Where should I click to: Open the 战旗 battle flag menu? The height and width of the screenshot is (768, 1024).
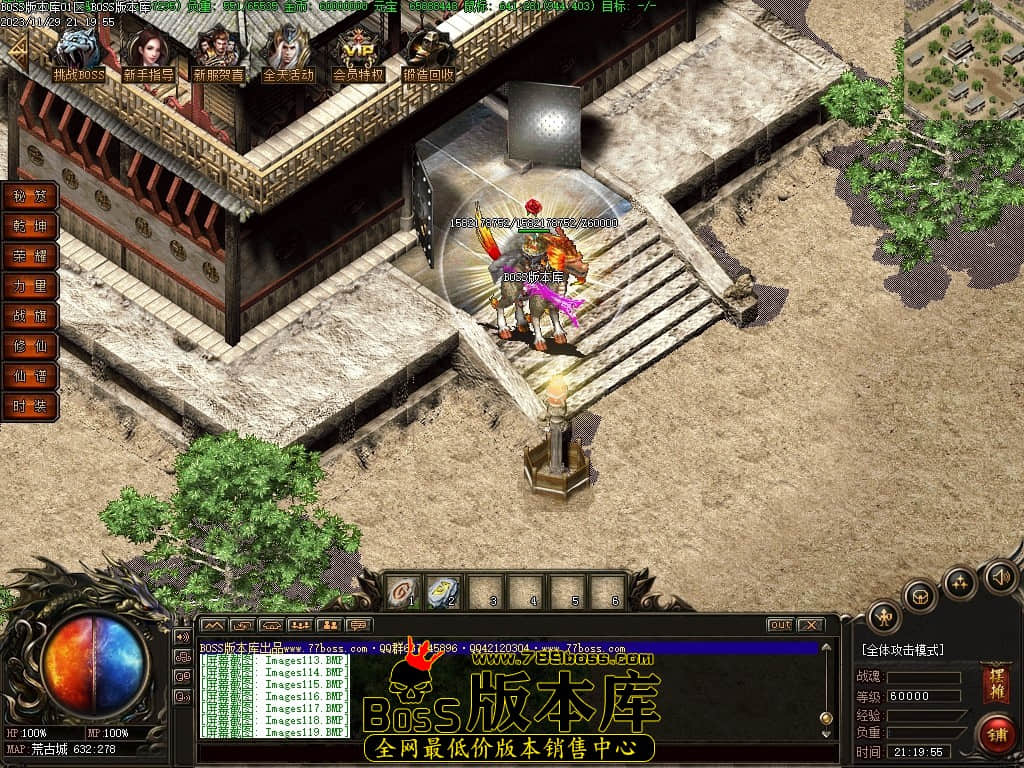pyautogui.click(x=30, y=317)
